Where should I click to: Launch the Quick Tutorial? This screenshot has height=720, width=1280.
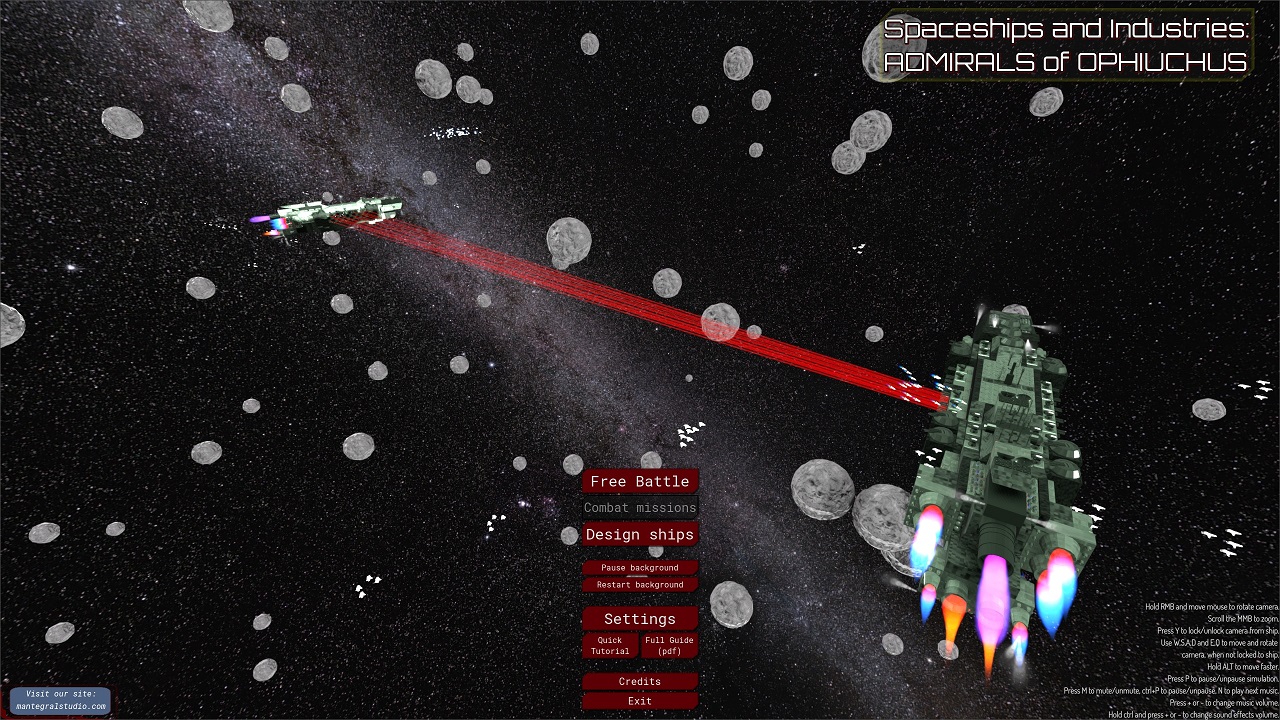click(x=610, y=646)
